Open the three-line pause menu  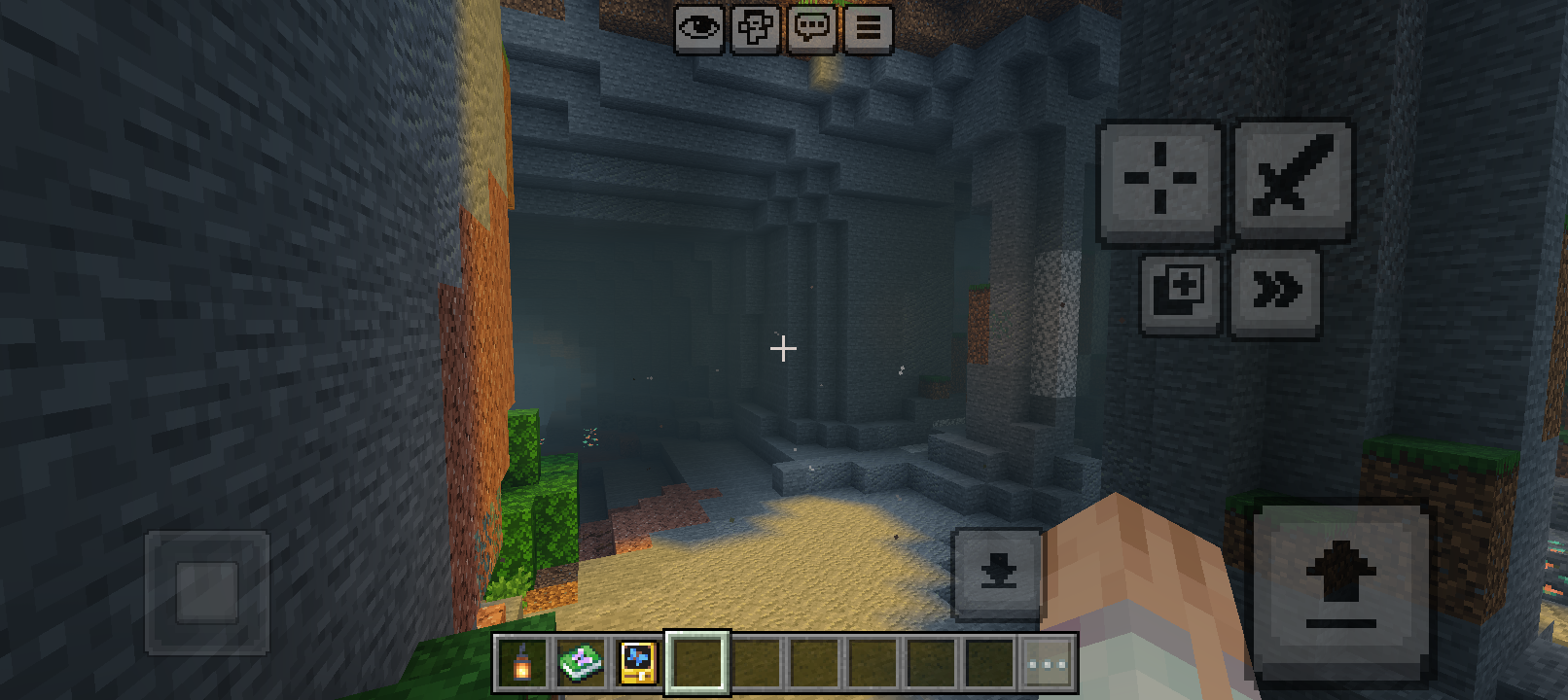pyautogui.click(x=868, y=28)
